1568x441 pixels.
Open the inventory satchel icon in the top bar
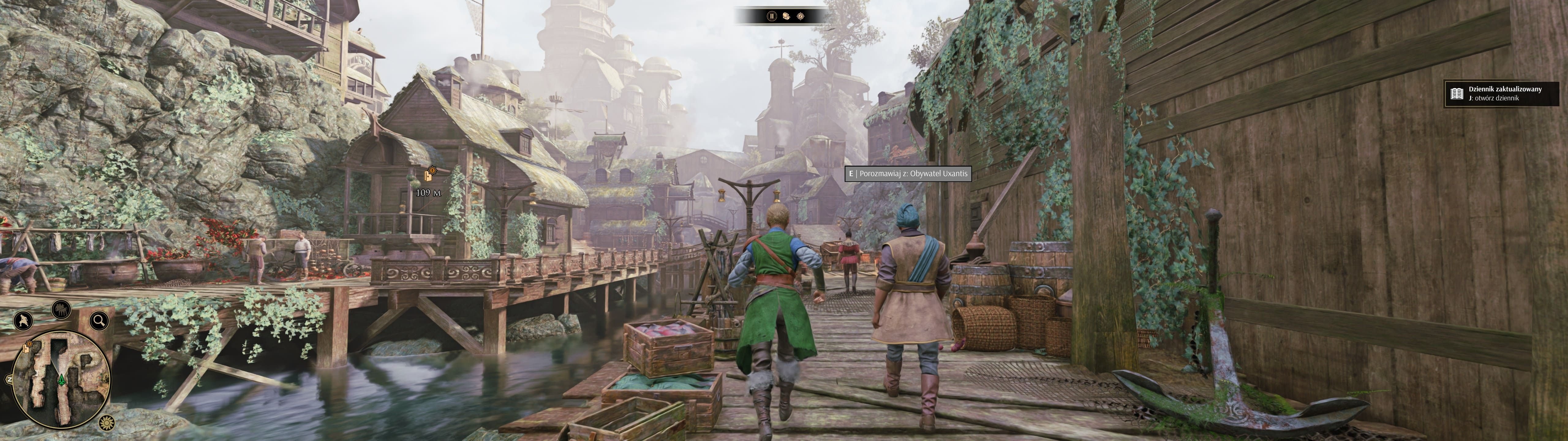[x=786, y=17]
